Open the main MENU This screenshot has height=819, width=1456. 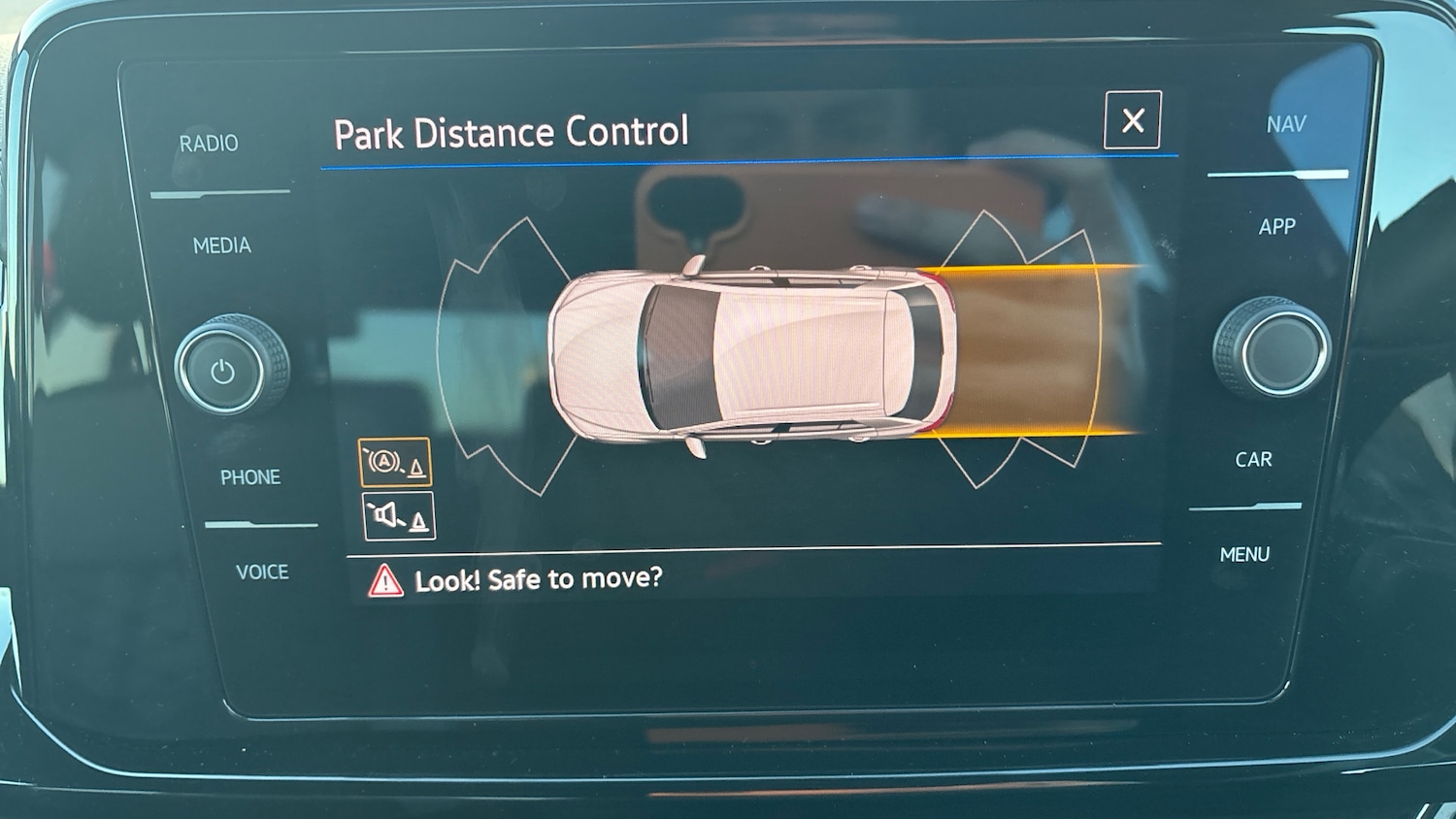pyautogui.click(x=1244, y=555)
